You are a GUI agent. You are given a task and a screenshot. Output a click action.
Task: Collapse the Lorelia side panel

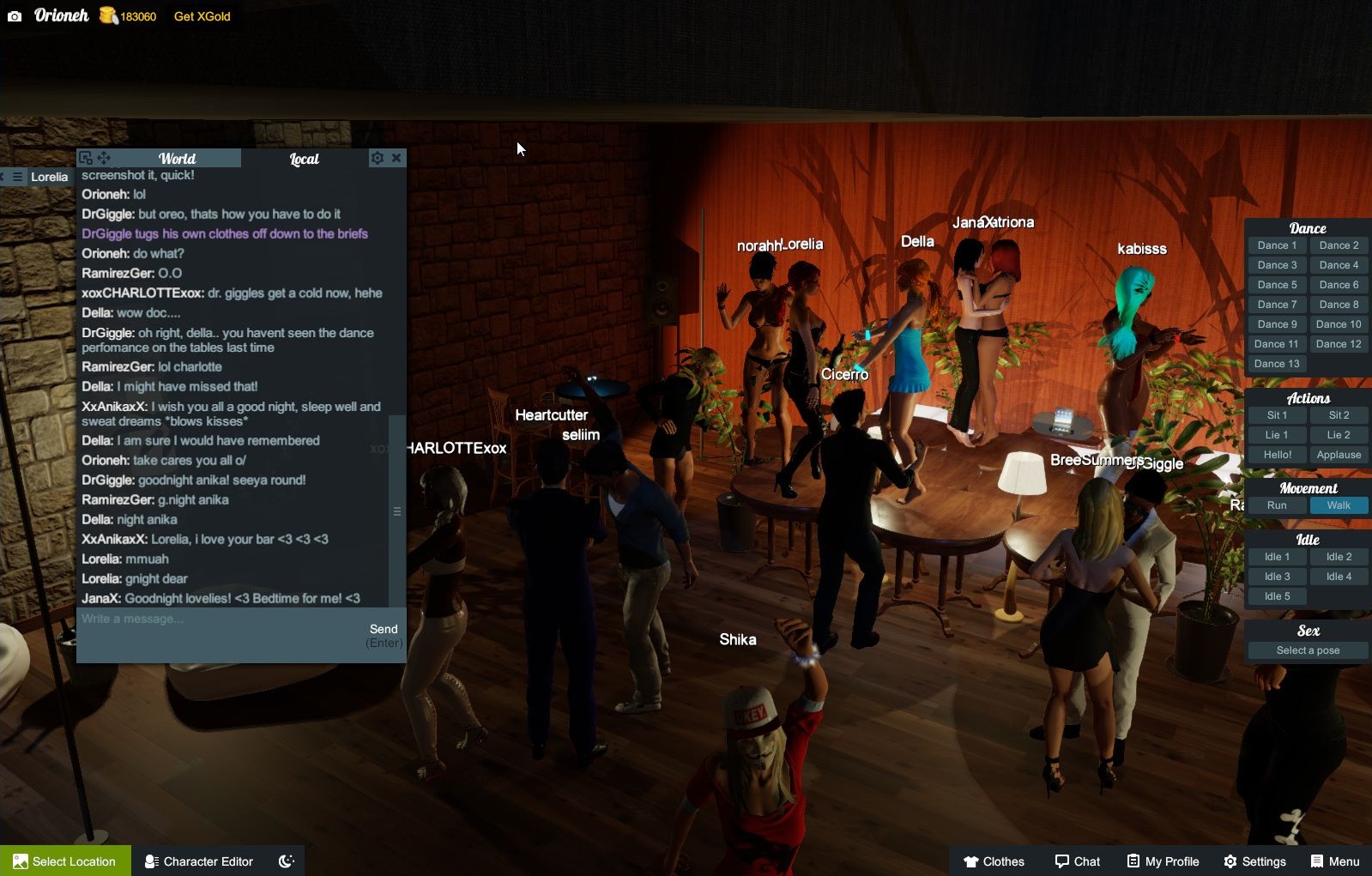(3, 176)
